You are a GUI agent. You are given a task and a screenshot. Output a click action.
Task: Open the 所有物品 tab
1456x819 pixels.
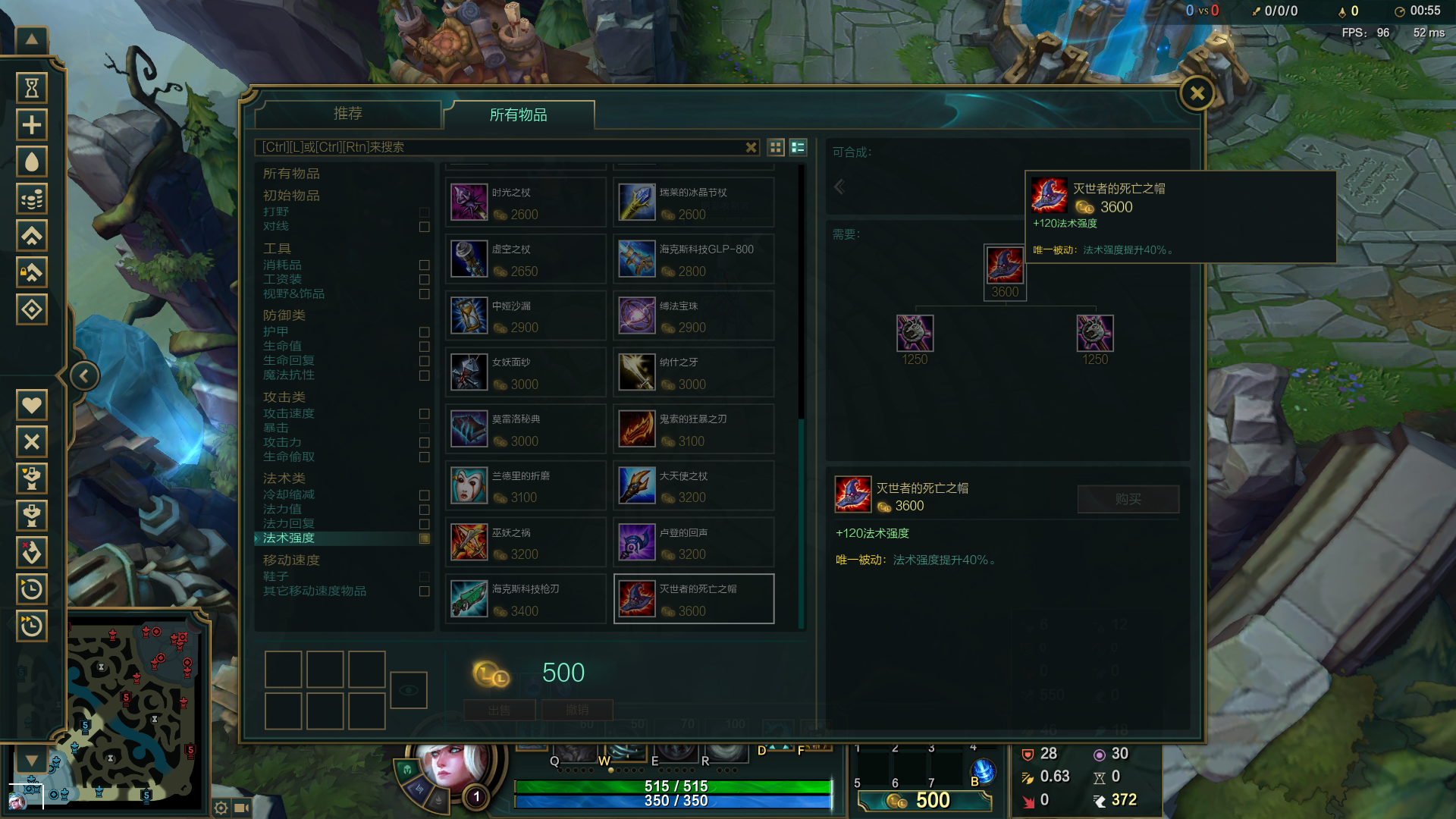(519, 115)
